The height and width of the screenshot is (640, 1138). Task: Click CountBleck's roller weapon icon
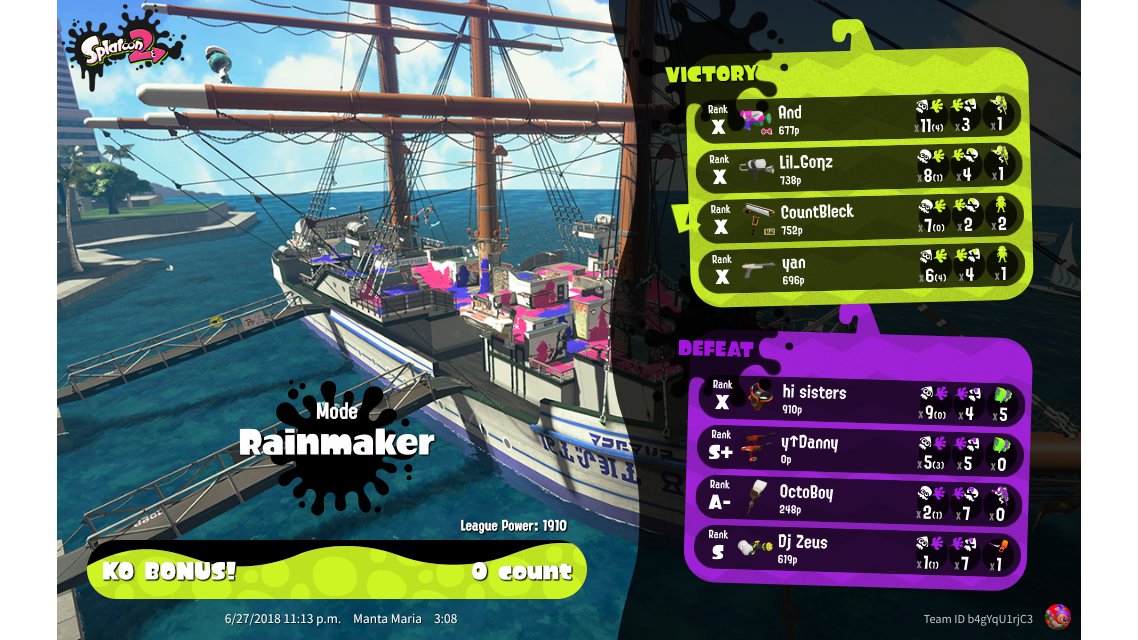[x=759, y=219]
